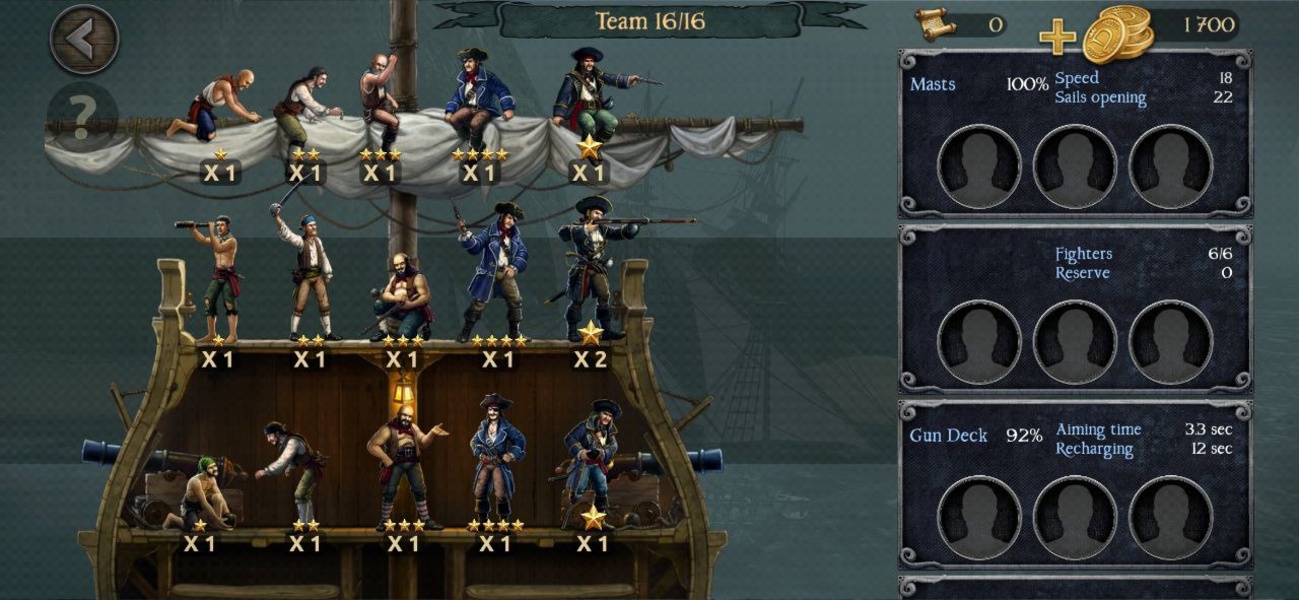1299x600 pixels.
Task: Tap the plus icon to add gold coins
Action: [x=1057, y=38]
